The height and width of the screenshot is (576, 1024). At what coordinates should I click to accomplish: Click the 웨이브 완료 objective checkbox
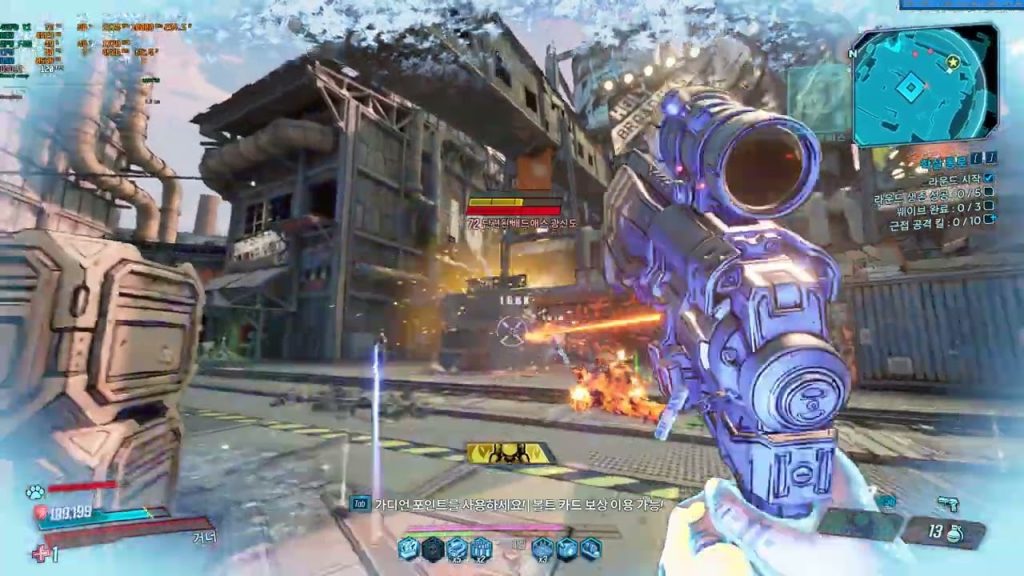[x=989, y=205]
